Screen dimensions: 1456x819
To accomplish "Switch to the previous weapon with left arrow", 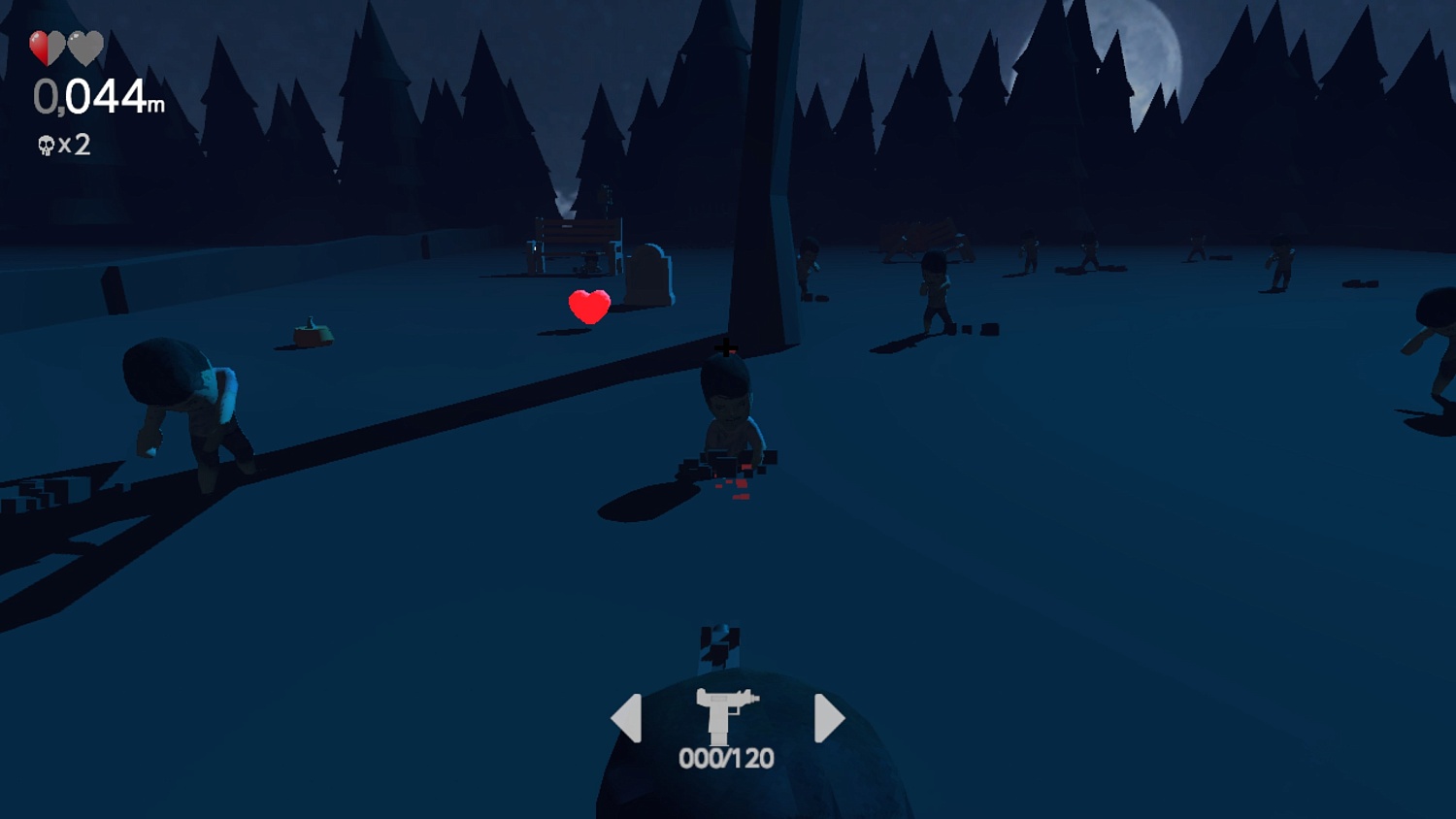I will [626, 717].
